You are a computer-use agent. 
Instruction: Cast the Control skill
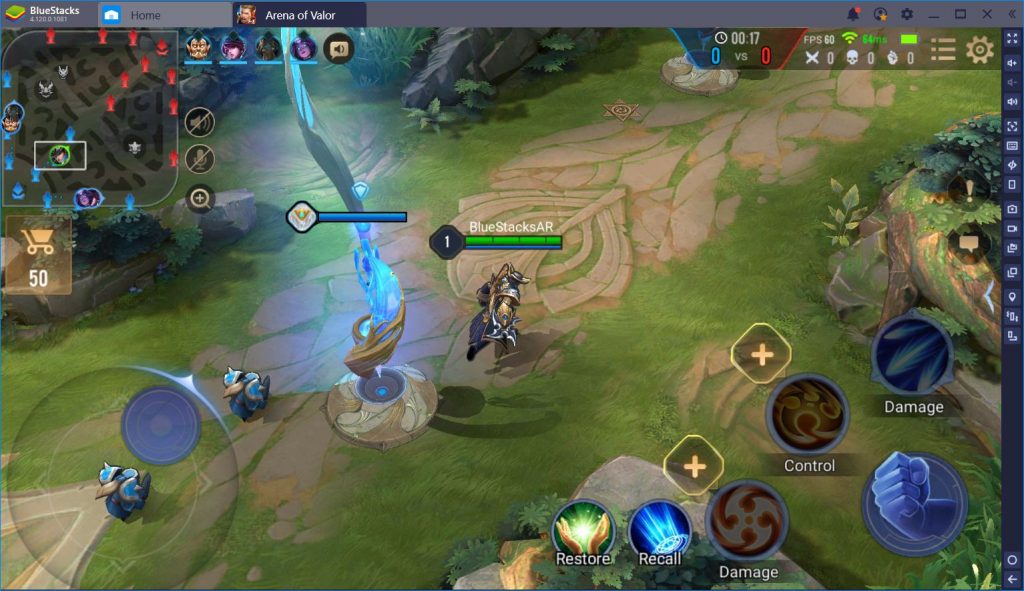807,415
